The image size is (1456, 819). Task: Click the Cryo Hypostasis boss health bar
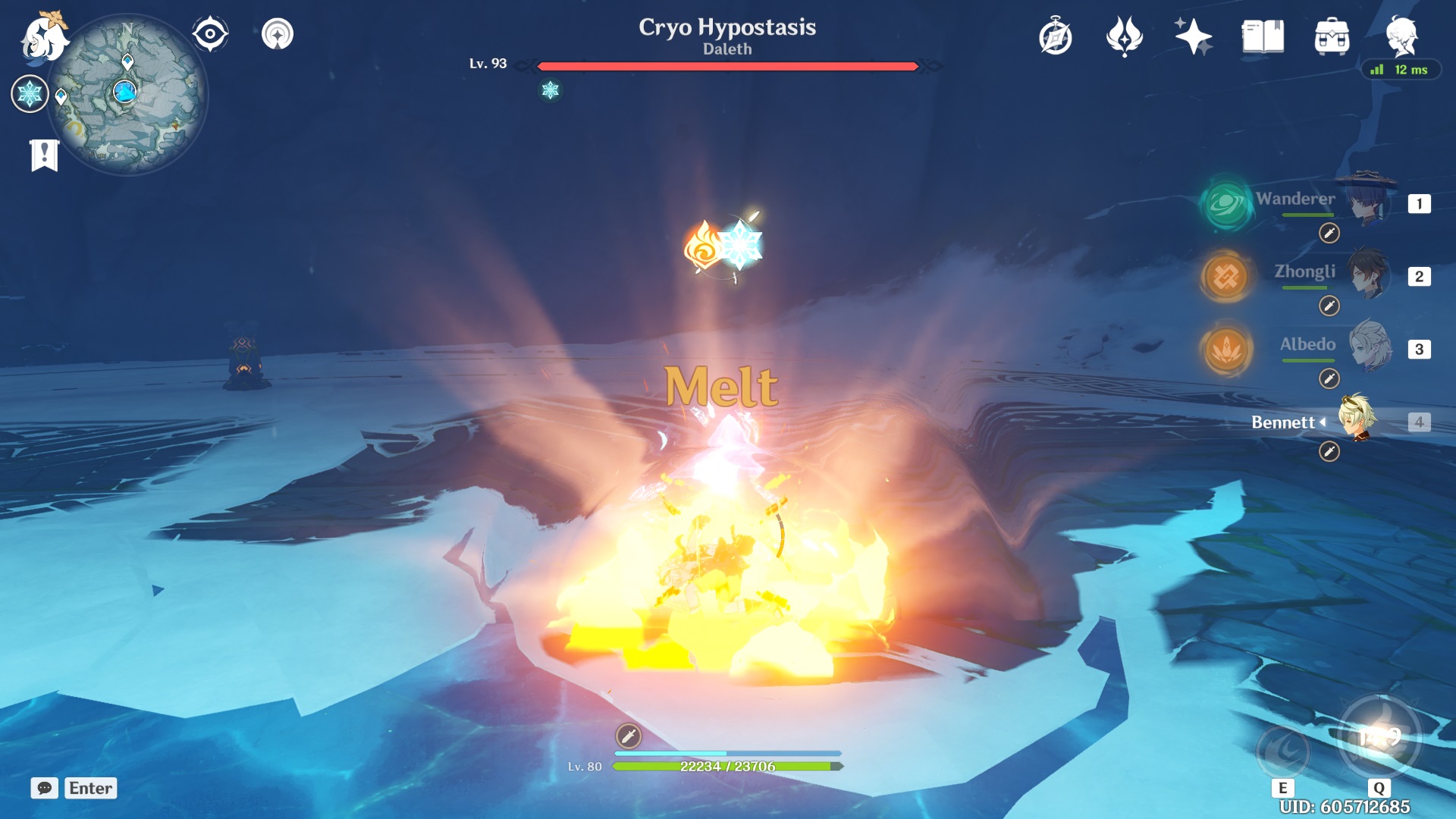click(728, 67)
